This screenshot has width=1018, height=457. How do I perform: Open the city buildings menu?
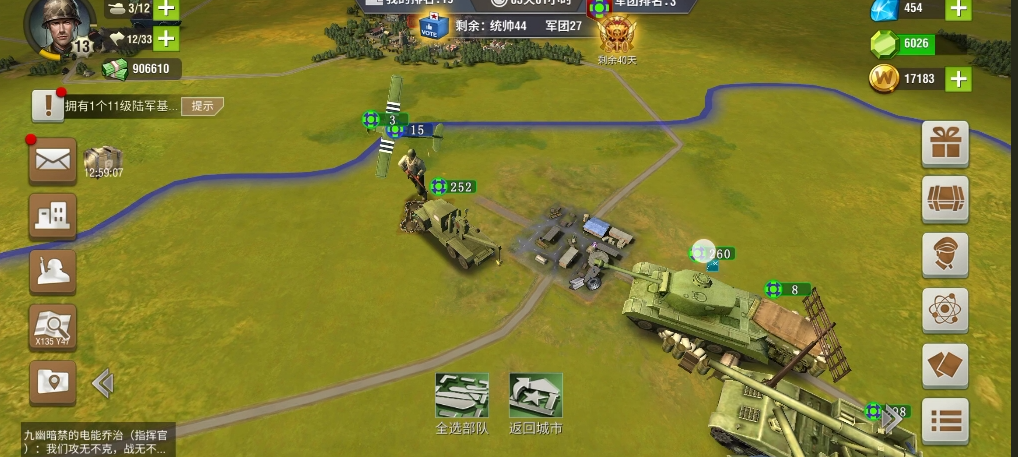pos(52,214)
